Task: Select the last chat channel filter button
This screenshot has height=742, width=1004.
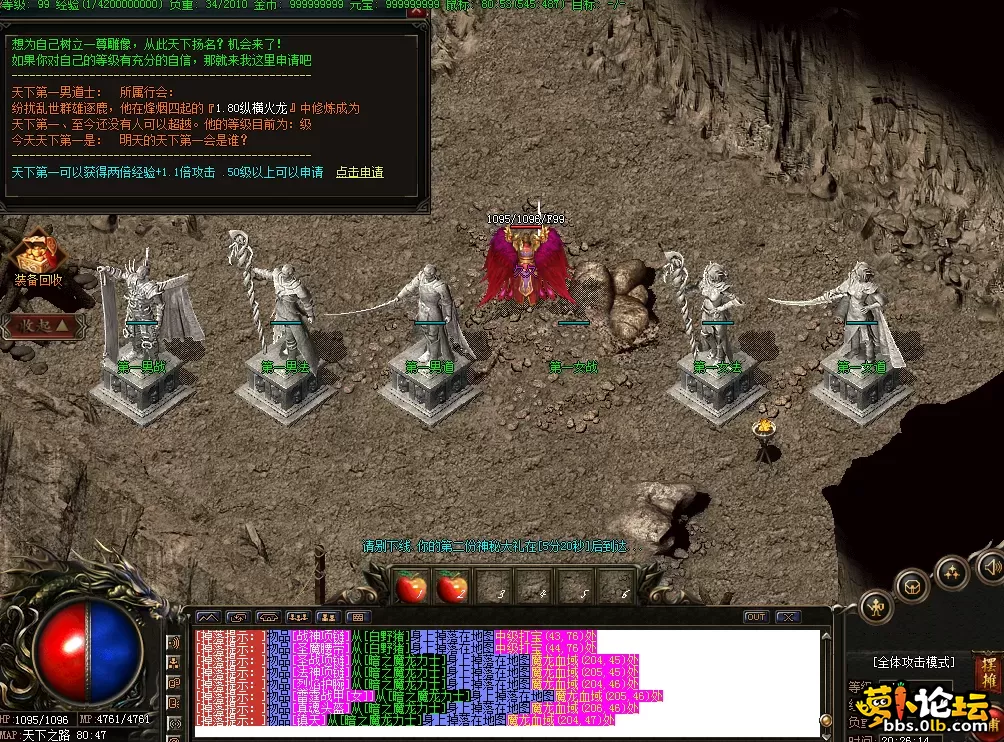Action: pyautogui.click(x=358, y=617)
